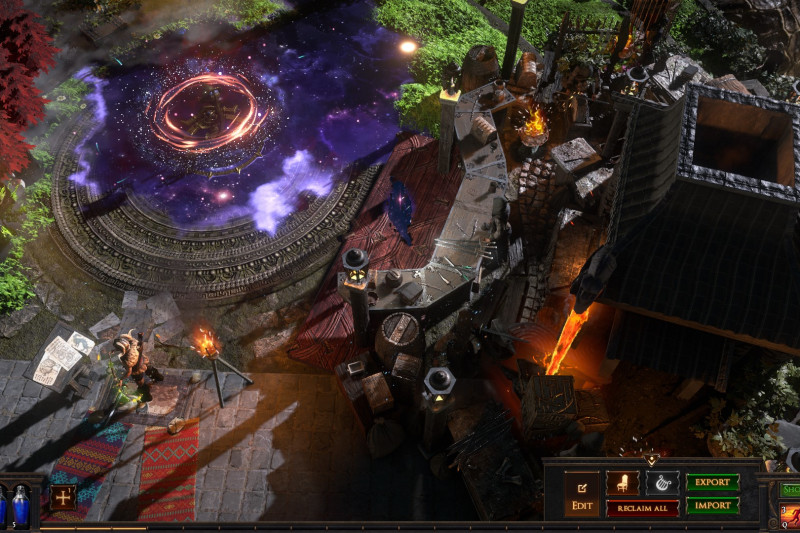Open hideout Edit mode
Image resolution: width=800 pixels, height=533 pixels.
tap(581, 494)
